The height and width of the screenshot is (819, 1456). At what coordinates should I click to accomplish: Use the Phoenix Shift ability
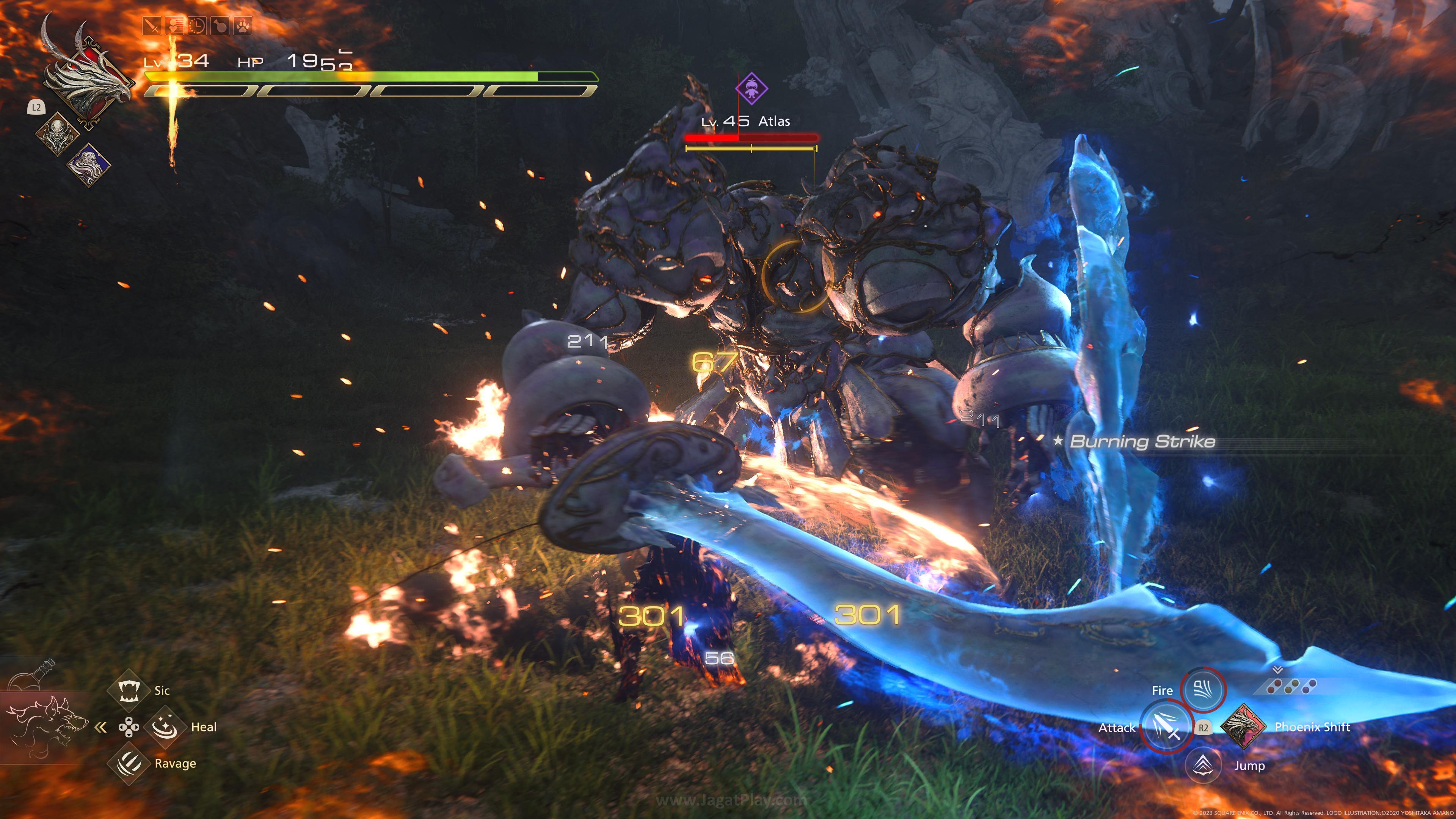(x=1244, y=727)
